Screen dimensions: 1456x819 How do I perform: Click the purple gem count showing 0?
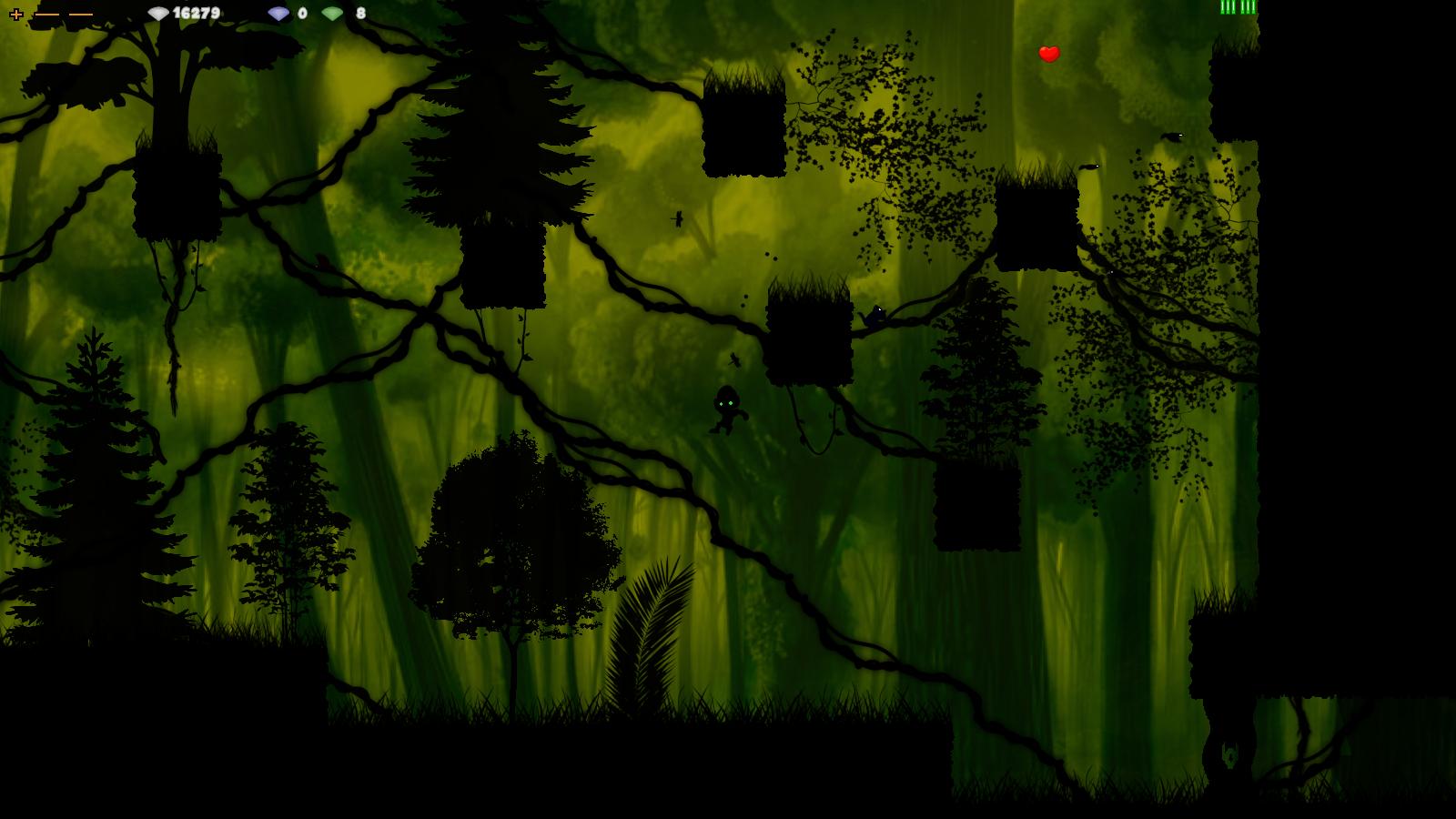pyautogui.click(x=301, y=13)
